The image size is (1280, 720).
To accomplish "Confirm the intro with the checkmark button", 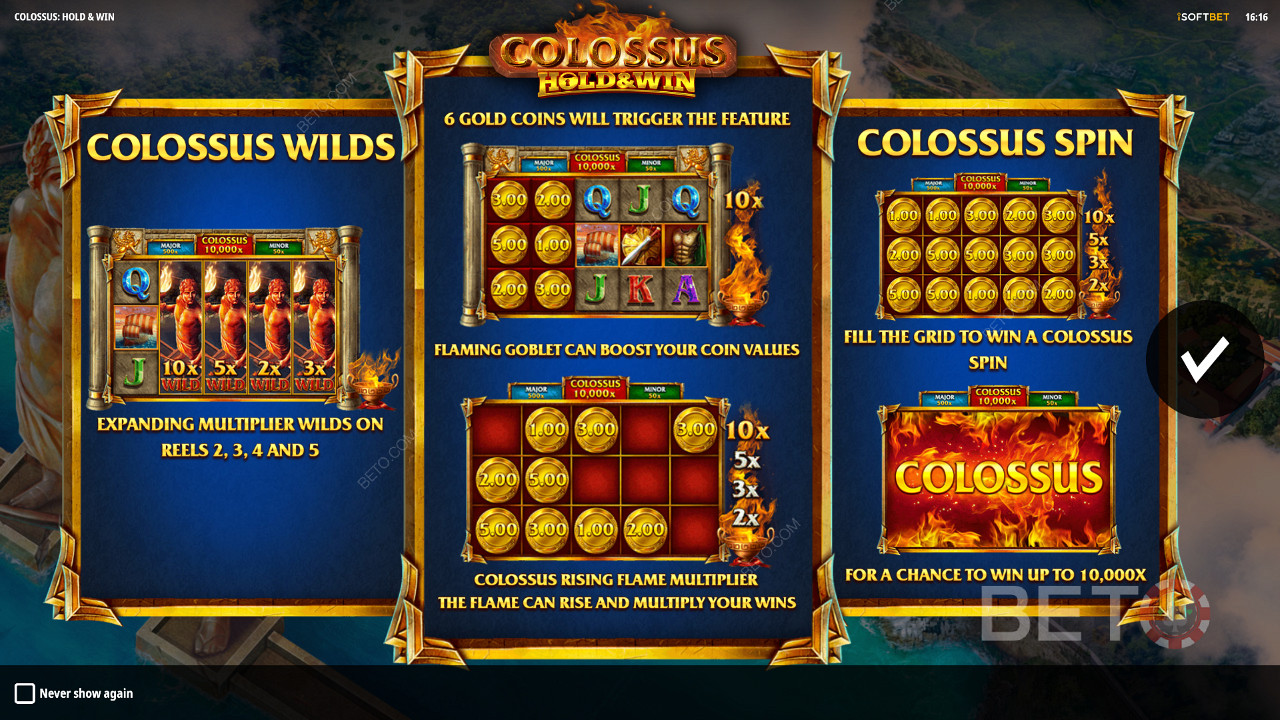I will tap(1204, 360).
